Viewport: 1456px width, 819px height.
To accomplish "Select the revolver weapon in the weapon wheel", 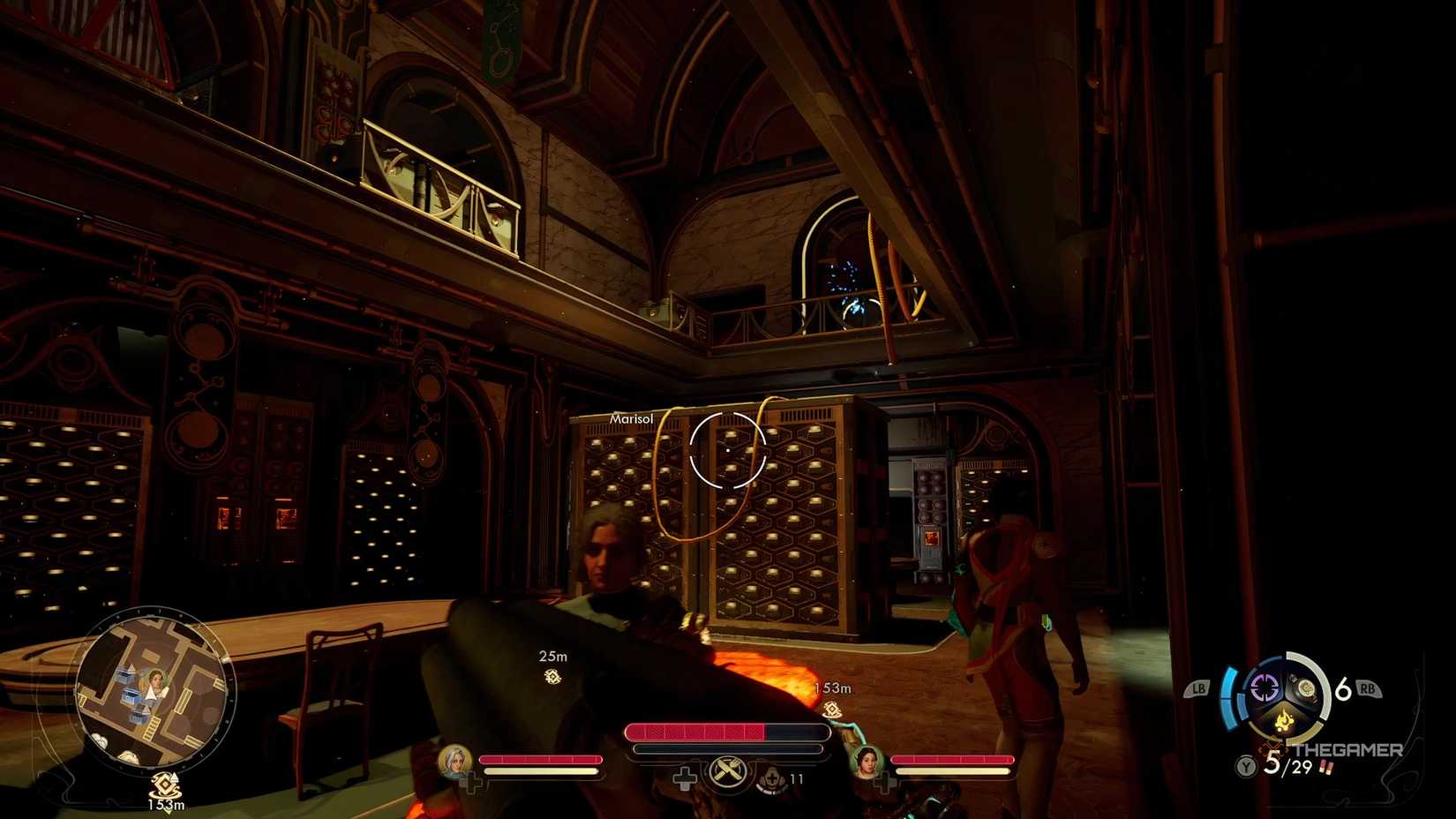I will (1306, 687).
